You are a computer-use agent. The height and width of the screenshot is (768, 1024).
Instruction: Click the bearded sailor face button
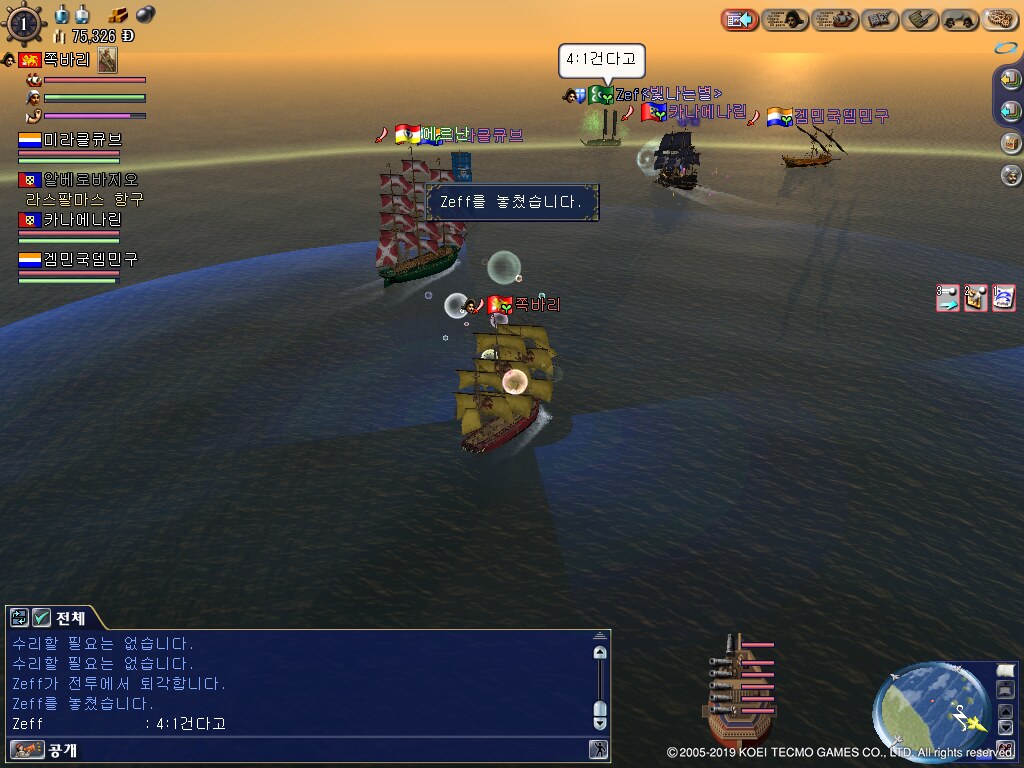pyautogui.click(x=1010, y=175)
